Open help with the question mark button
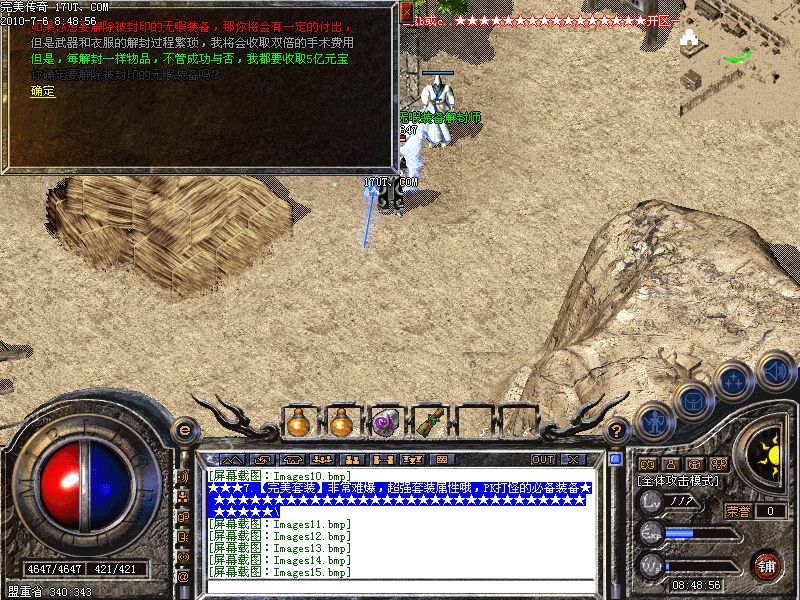The width and height of the screenshot is (800, 600). pos(618,431)
